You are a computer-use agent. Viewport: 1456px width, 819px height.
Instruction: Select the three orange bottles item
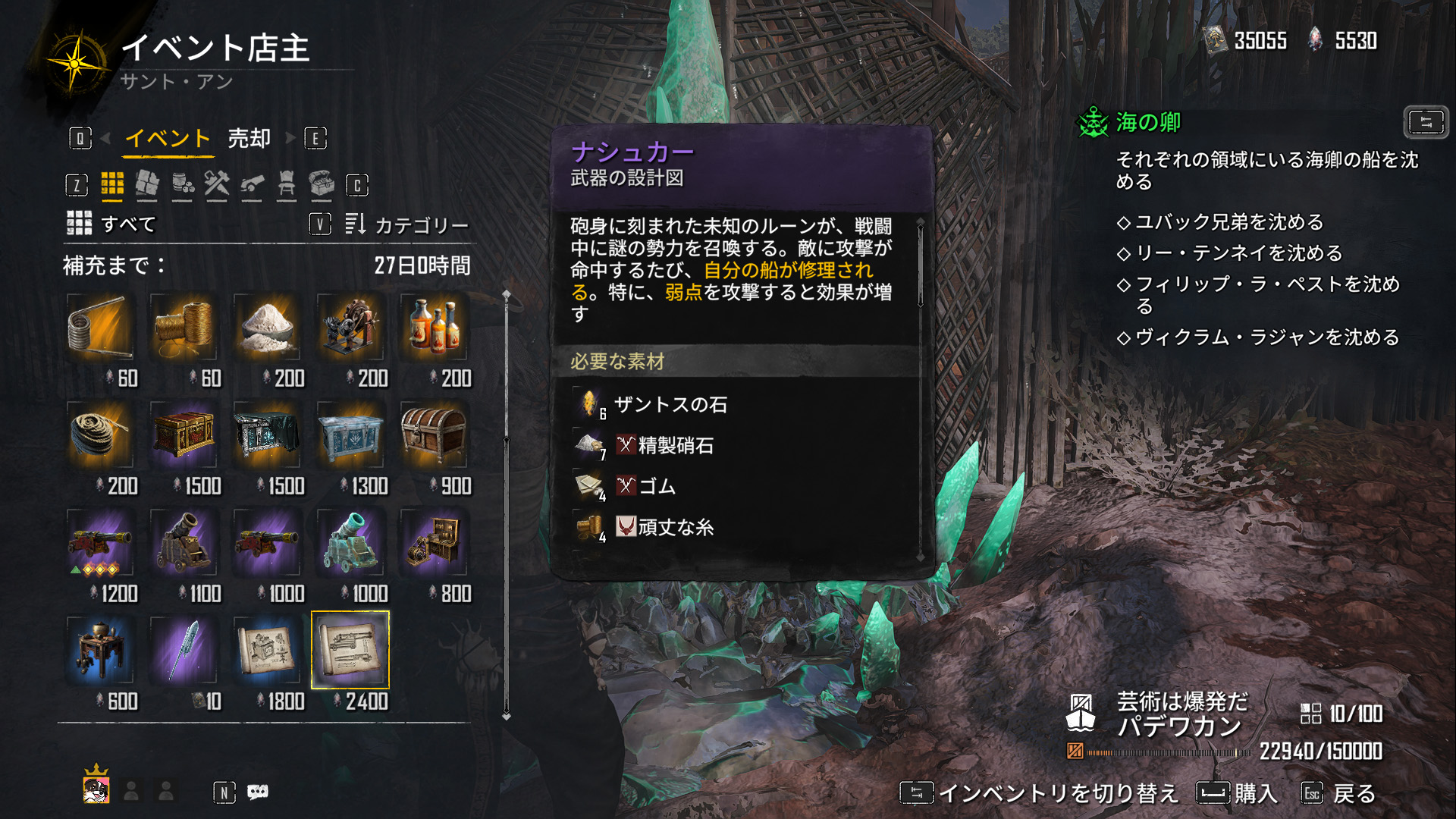434,328
